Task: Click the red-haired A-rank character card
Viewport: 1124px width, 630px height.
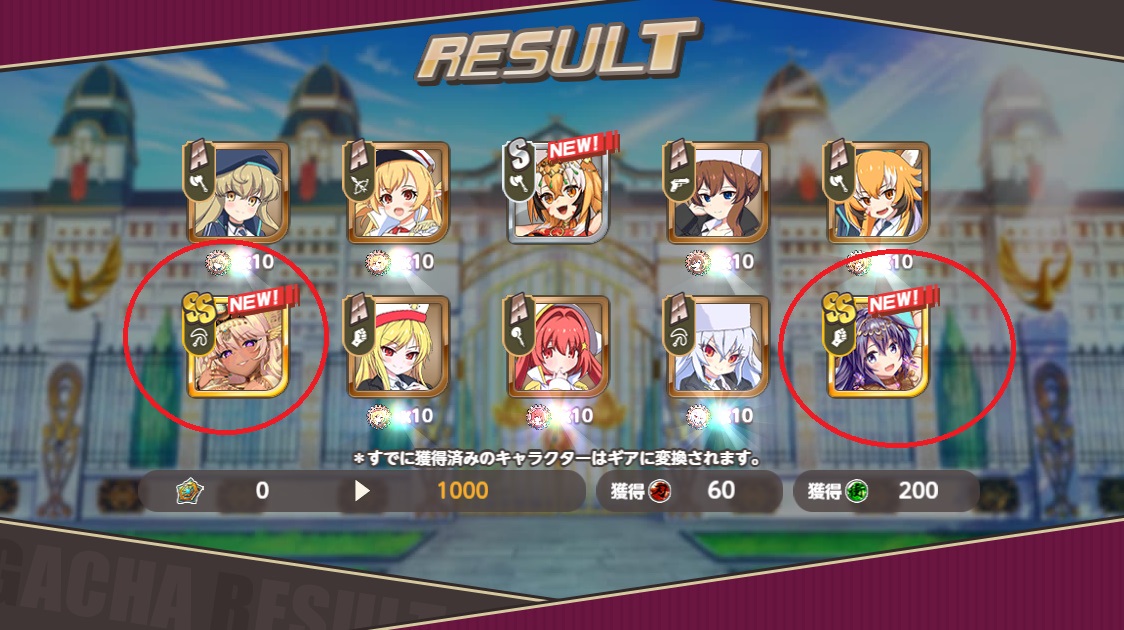Action: pos(558,346)
